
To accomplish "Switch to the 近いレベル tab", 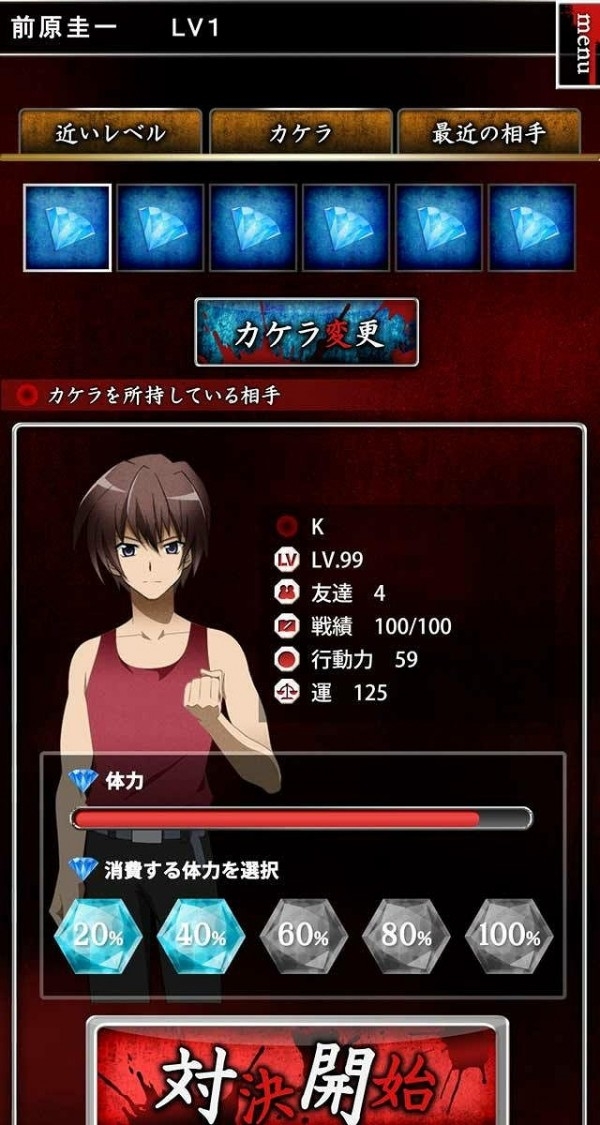I will pos(110,133).
